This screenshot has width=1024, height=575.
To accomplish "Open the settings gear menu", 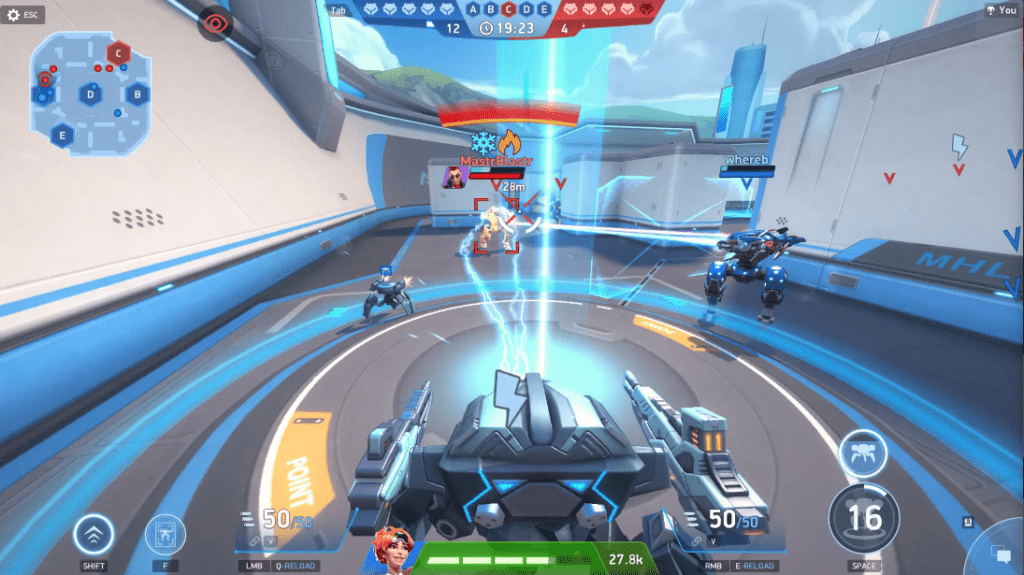I will (14, 16).
